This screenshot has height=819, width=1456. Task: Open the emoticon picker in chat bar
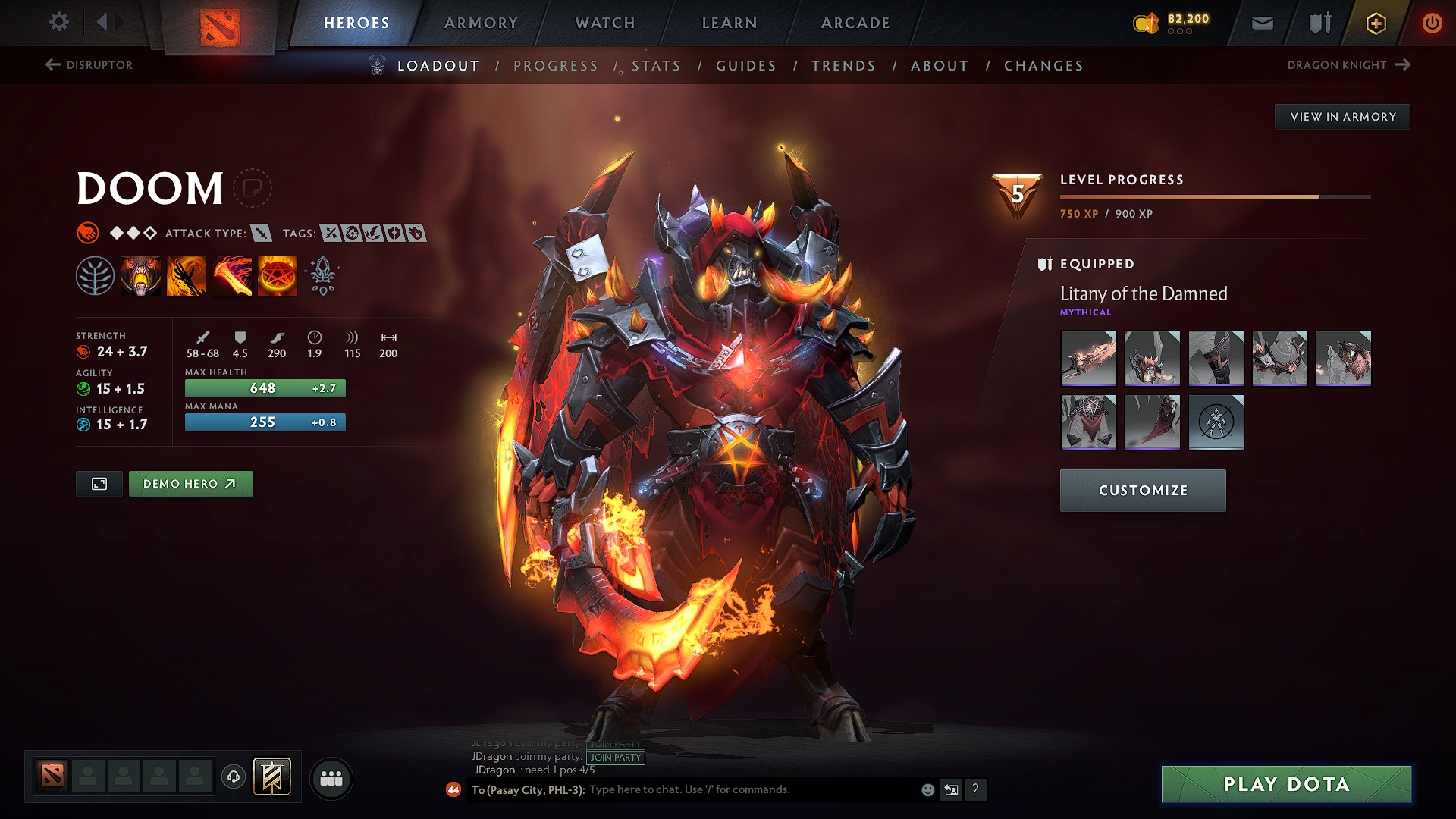coord(927,789)
